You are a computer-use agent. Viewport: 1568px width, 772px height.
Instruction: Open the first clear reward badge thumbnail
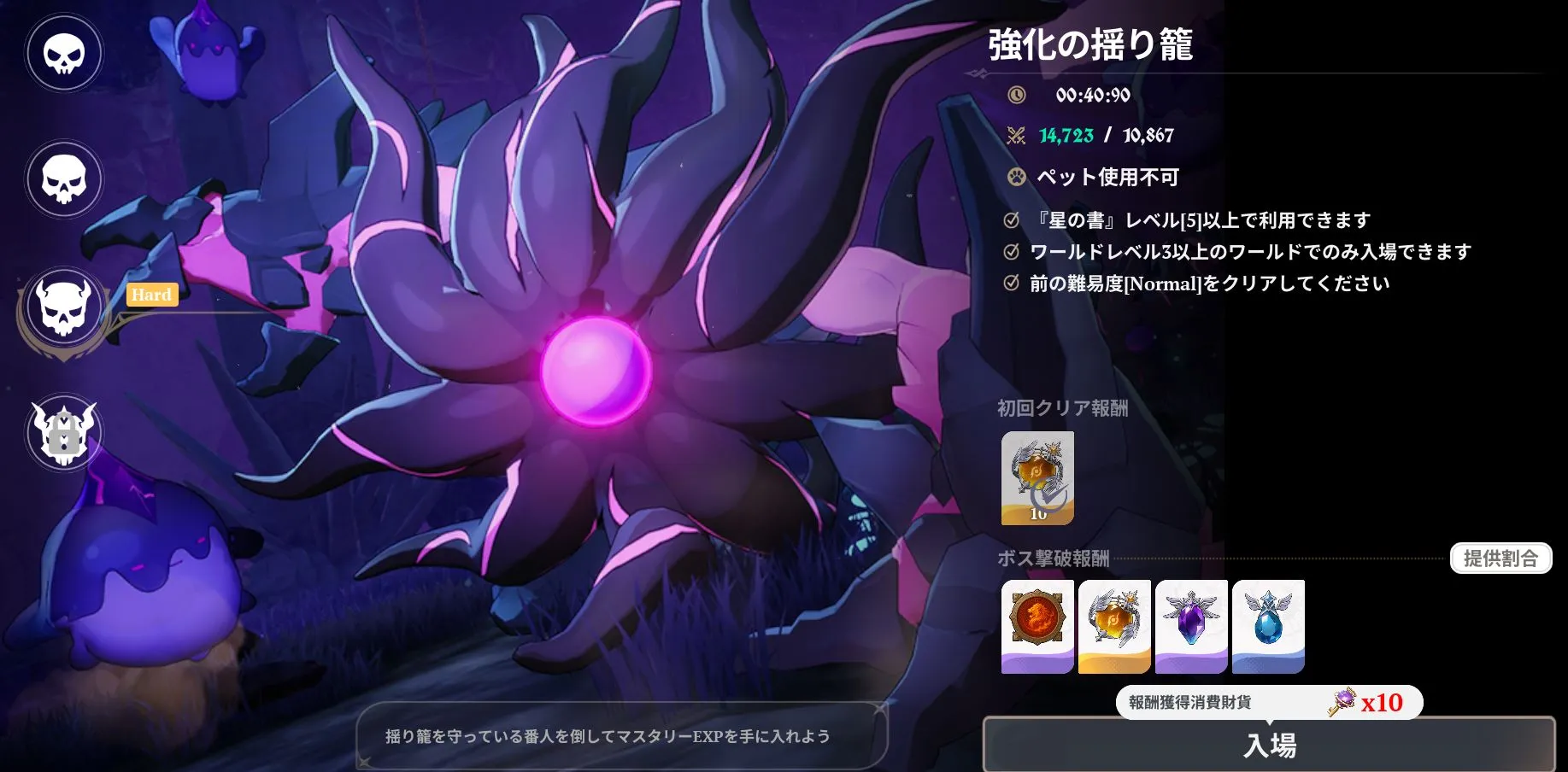pos(1037,478)
